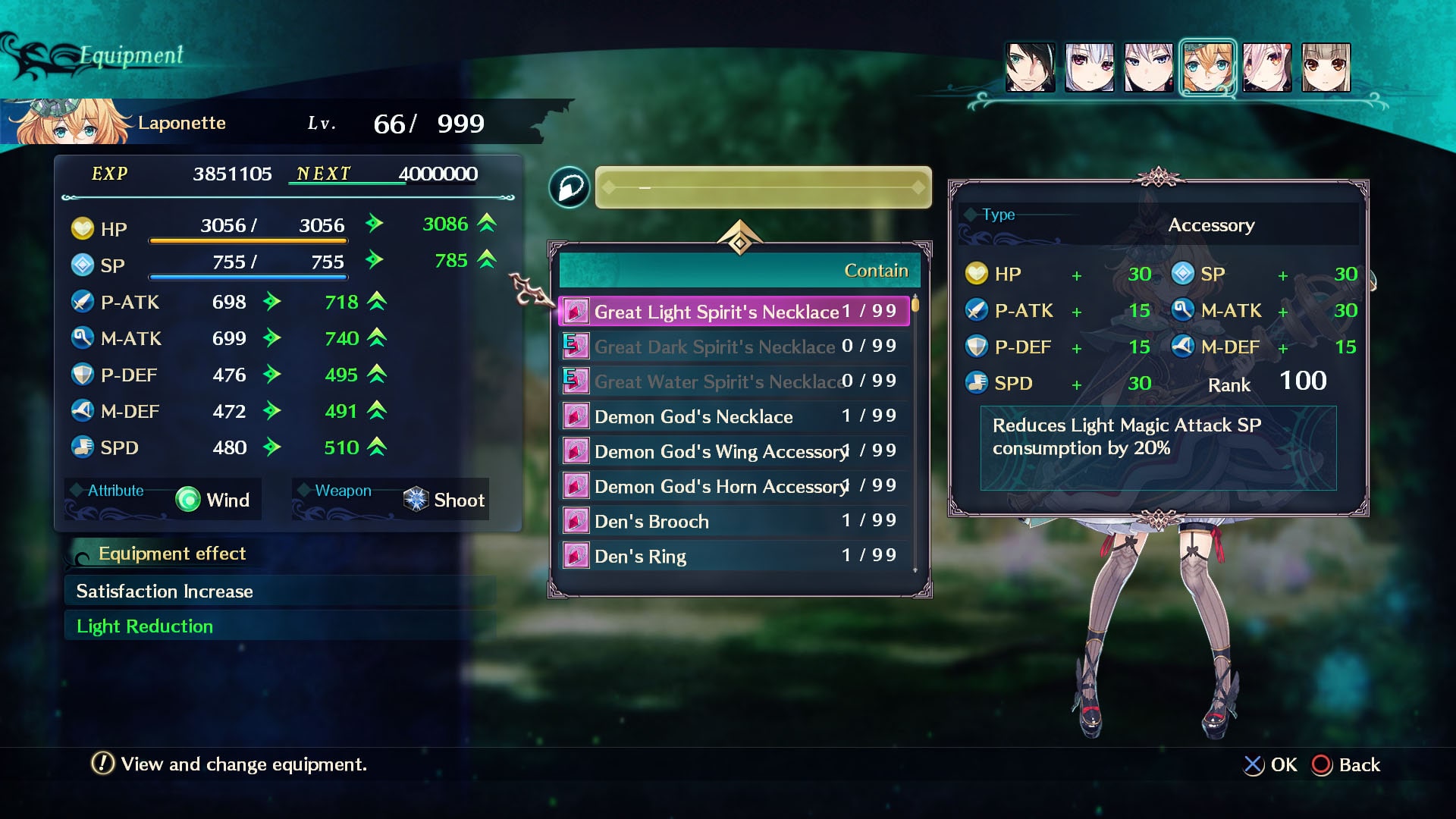Expand the Contain header on item list
This screenshot has width=1456, height=819.
click(x=875, y=270)
